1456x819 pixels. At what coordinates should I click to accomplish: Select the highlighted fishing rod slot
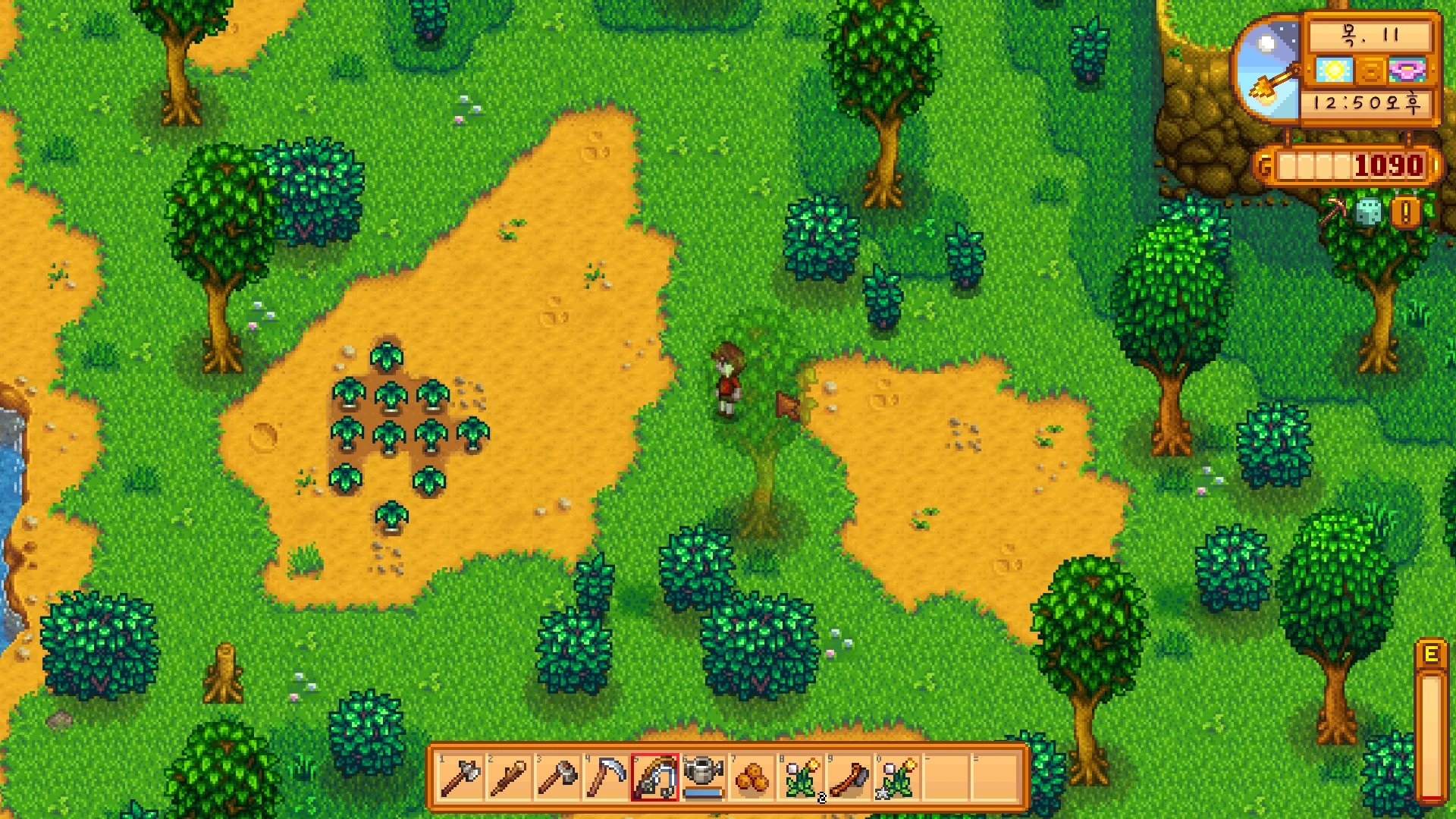pos(654,777)
